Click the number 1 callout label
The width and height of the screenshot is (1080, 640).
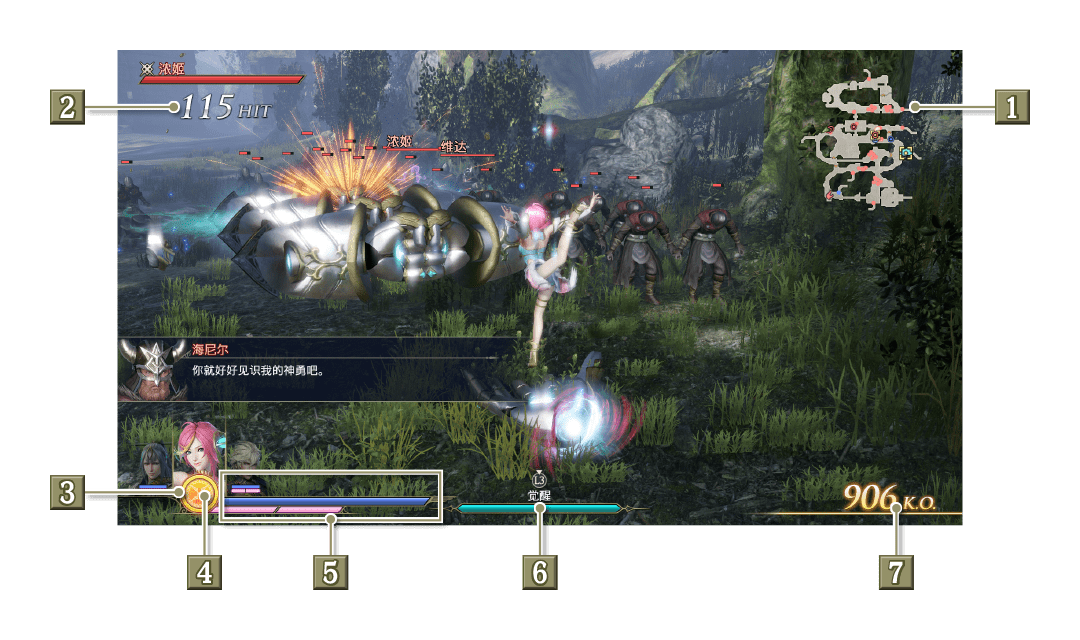tap(1011, 106)
